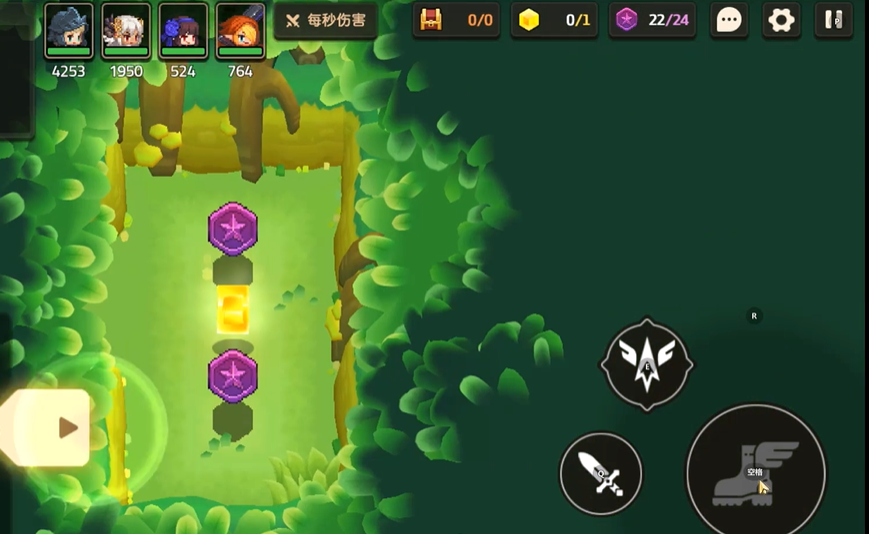Activate the winged chain skill button

click(647, 364)
